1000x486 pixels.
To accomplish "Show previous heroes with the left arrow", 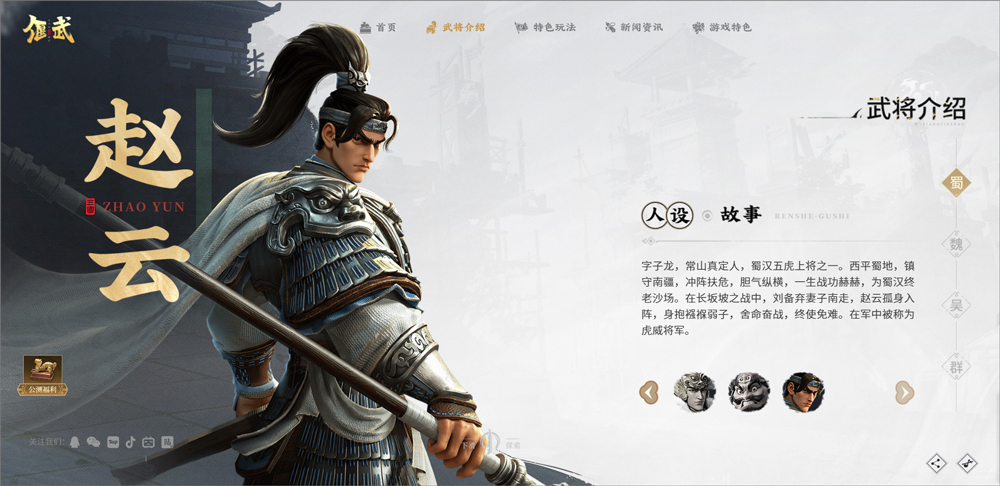I will pyautogui.click(x=649, y=392).
